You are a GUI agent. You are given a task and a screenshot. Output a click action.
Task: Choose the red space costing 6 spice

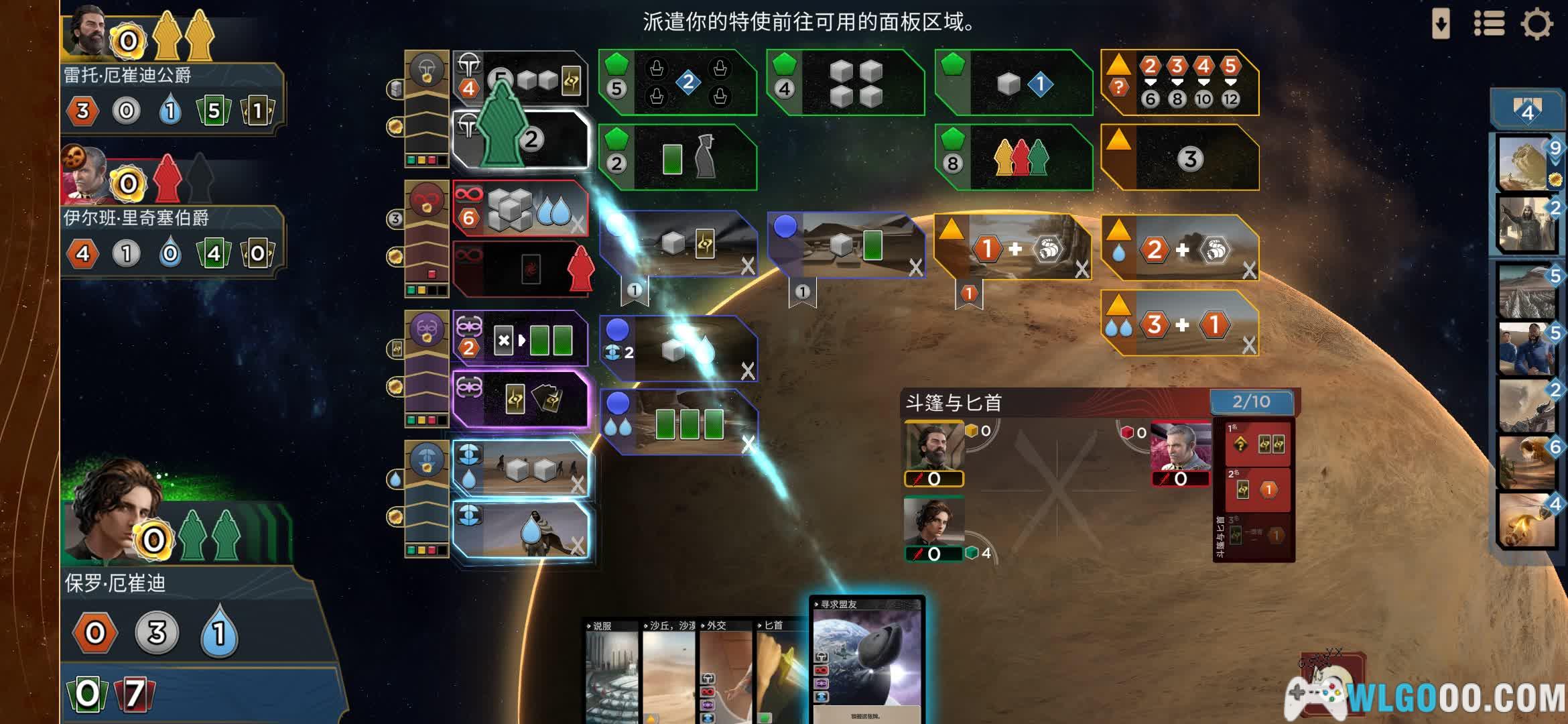coord(520,209)
